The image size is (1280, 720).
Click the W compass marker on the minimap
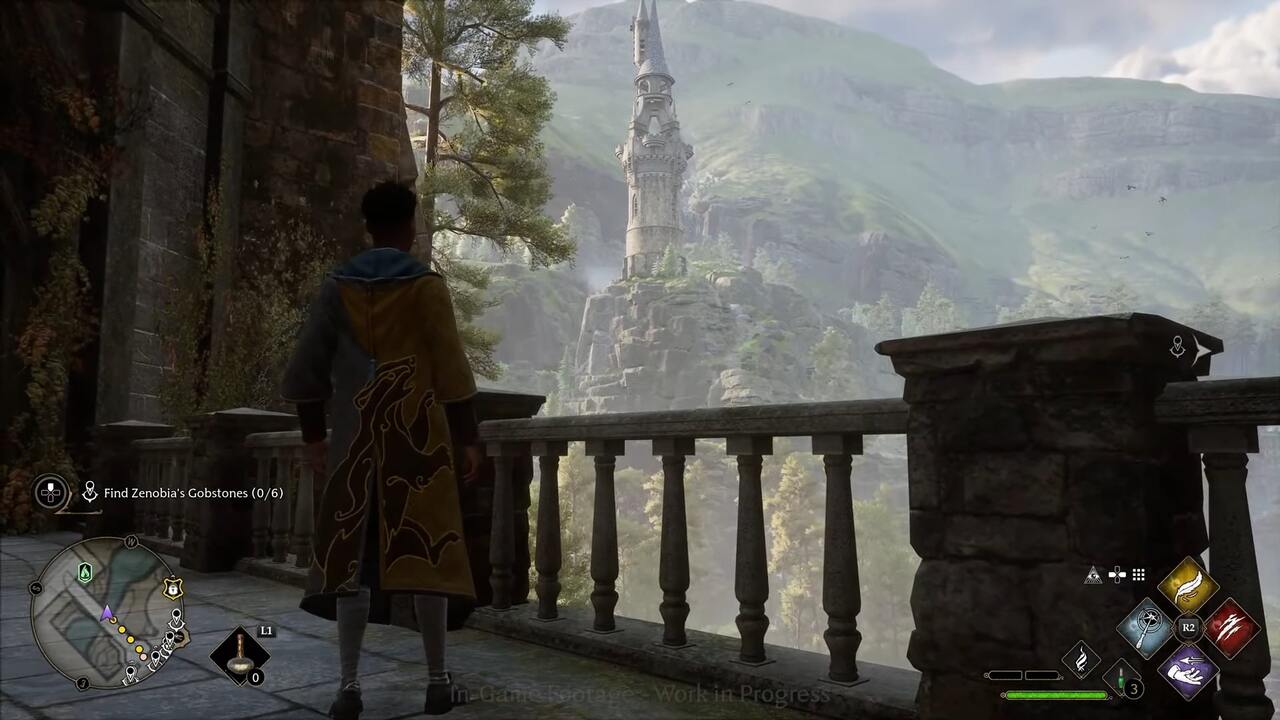click(x=130, y=542)
